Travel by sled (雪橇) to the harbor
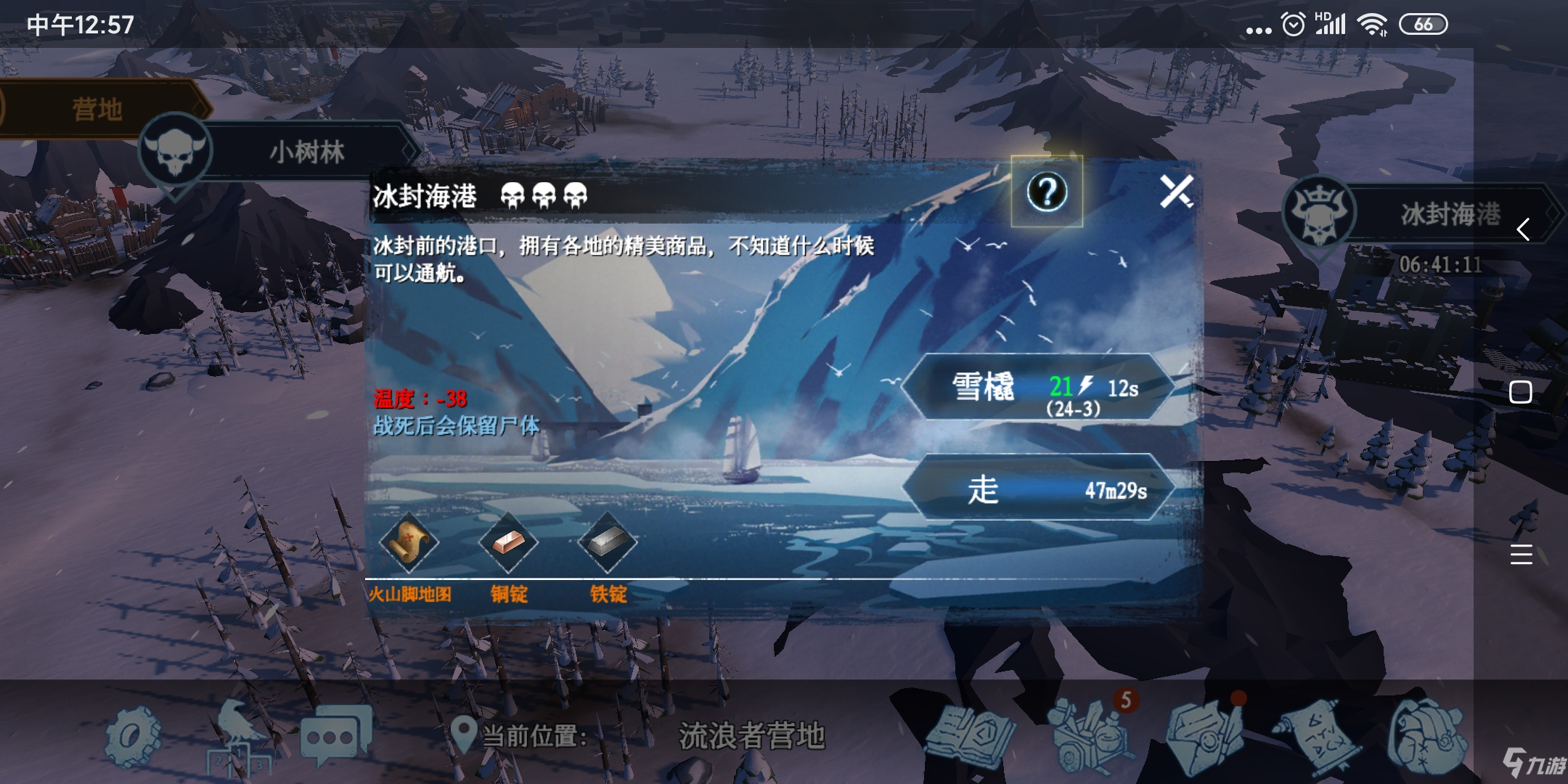The height and width of the screenshot is (784, 1568). [x=1037, y=387]
